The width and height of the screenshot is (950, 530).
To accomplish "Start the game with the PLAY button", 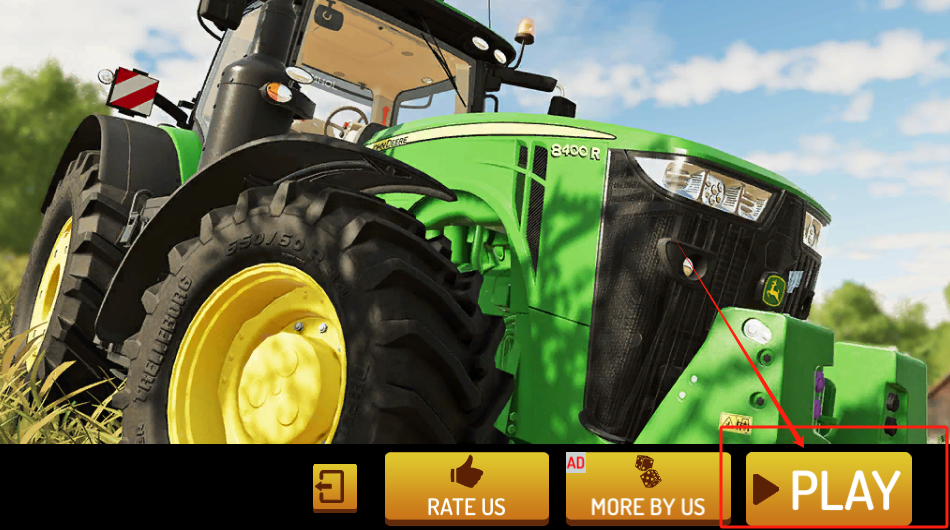I will pos(829,489).
